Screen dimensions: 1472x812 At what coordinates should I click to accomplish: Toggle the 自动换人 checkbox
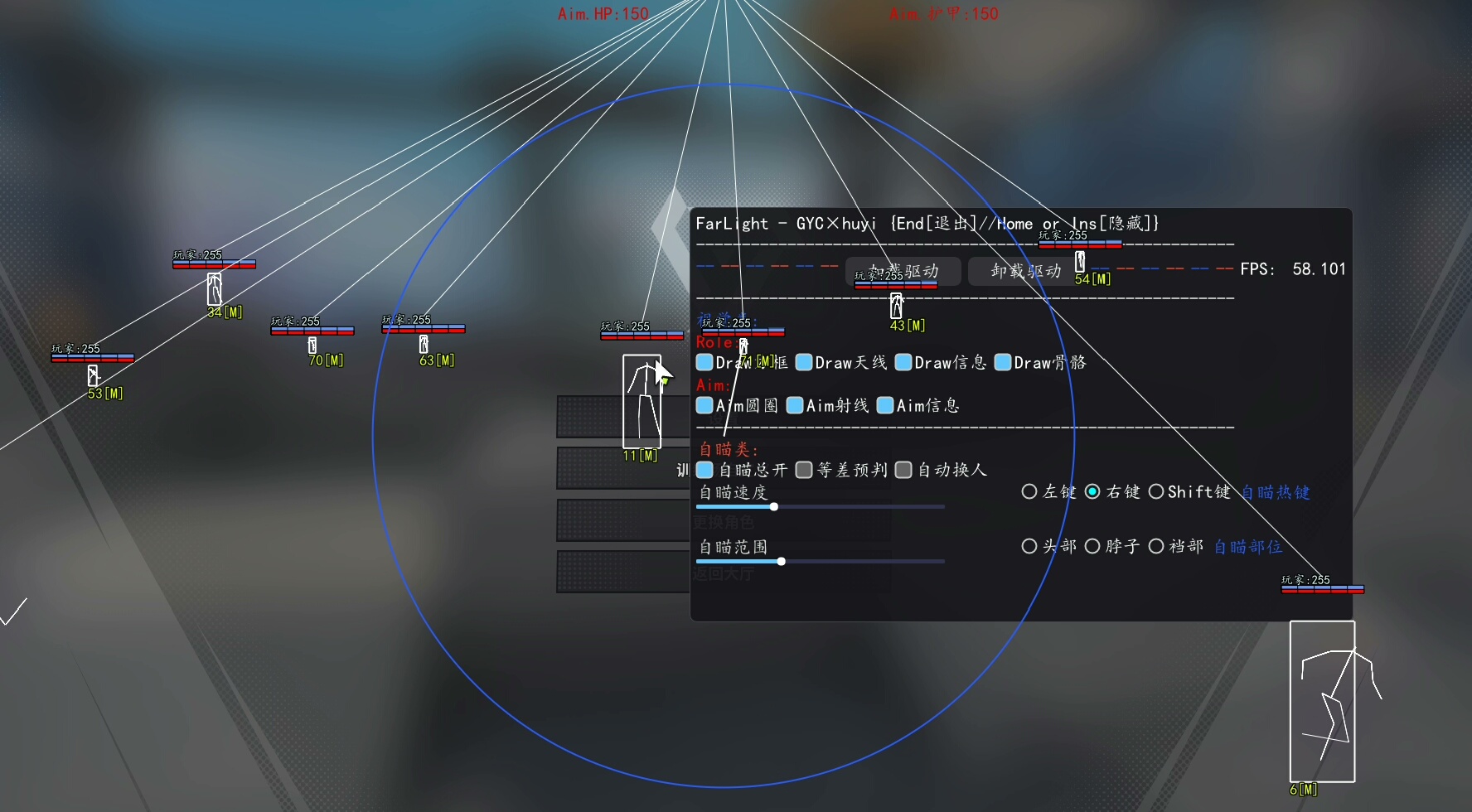click(903, 470)
